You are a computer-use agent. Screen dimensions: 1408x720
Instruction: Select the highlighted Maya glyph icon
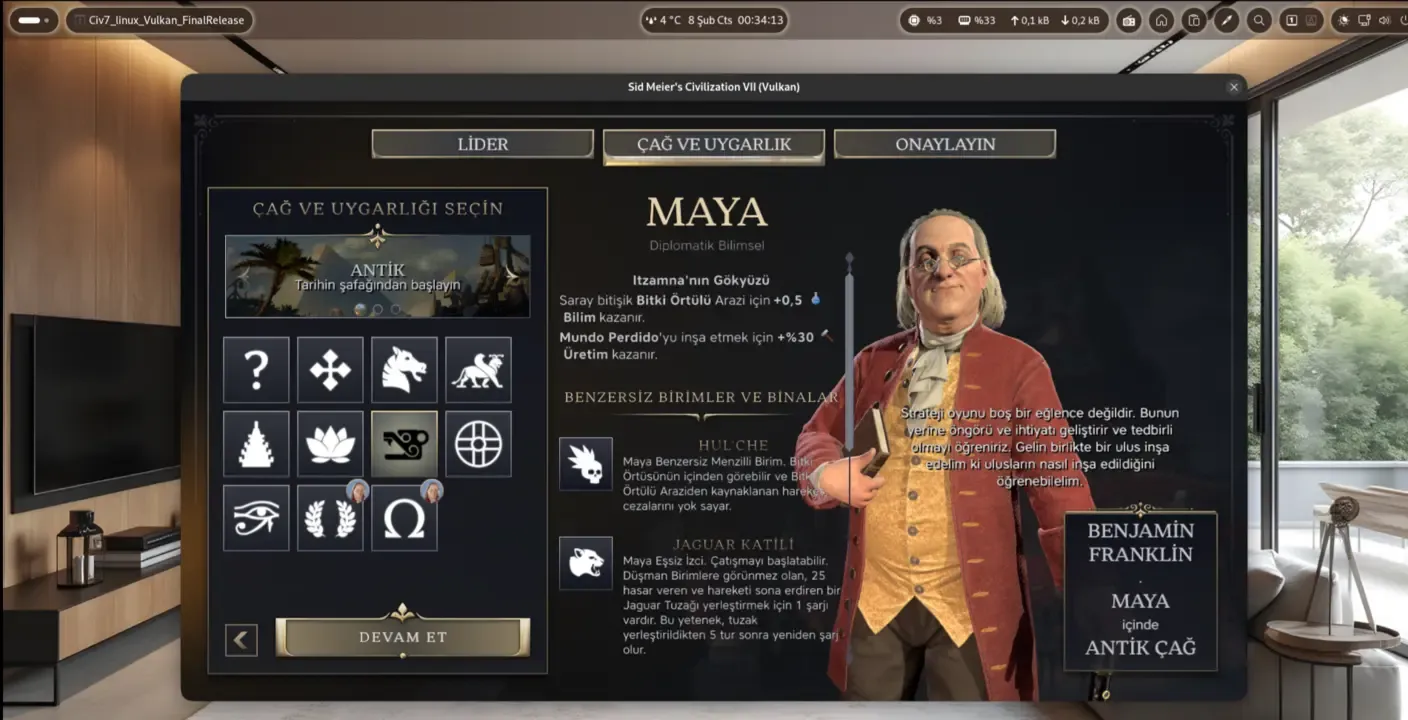click(x=404, y=444)
